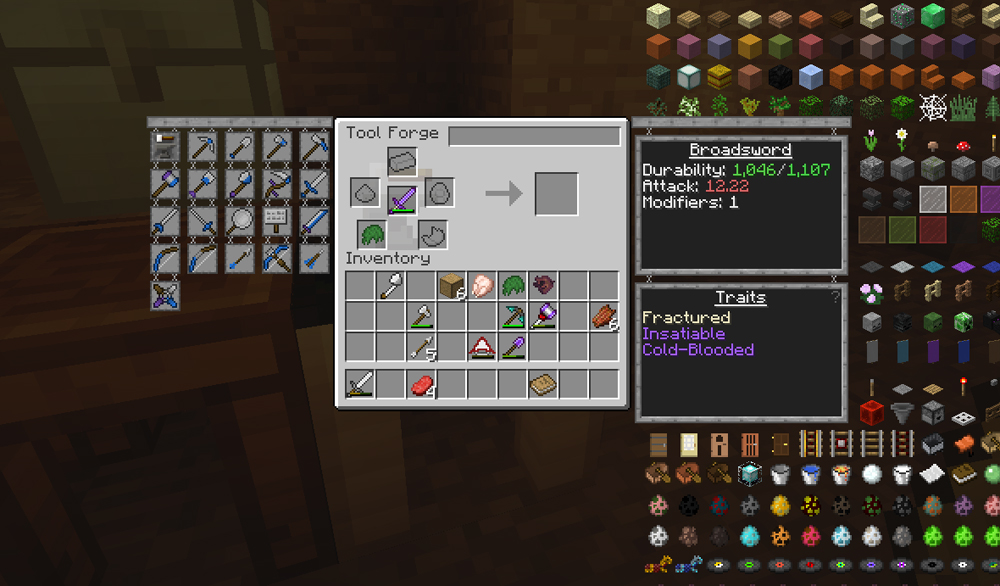Pick the snowball from the item list

tap(873, 474)
